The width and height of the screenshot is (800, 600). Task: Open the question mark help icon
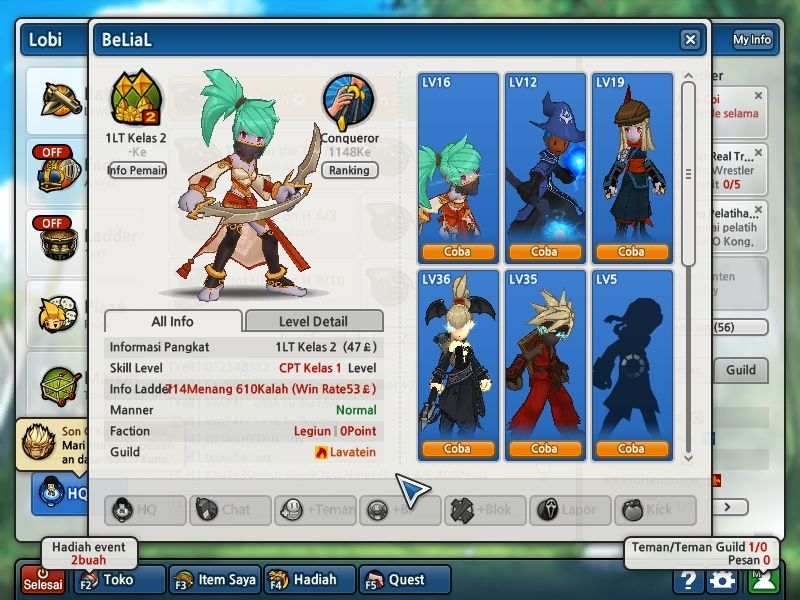[687, 580]
